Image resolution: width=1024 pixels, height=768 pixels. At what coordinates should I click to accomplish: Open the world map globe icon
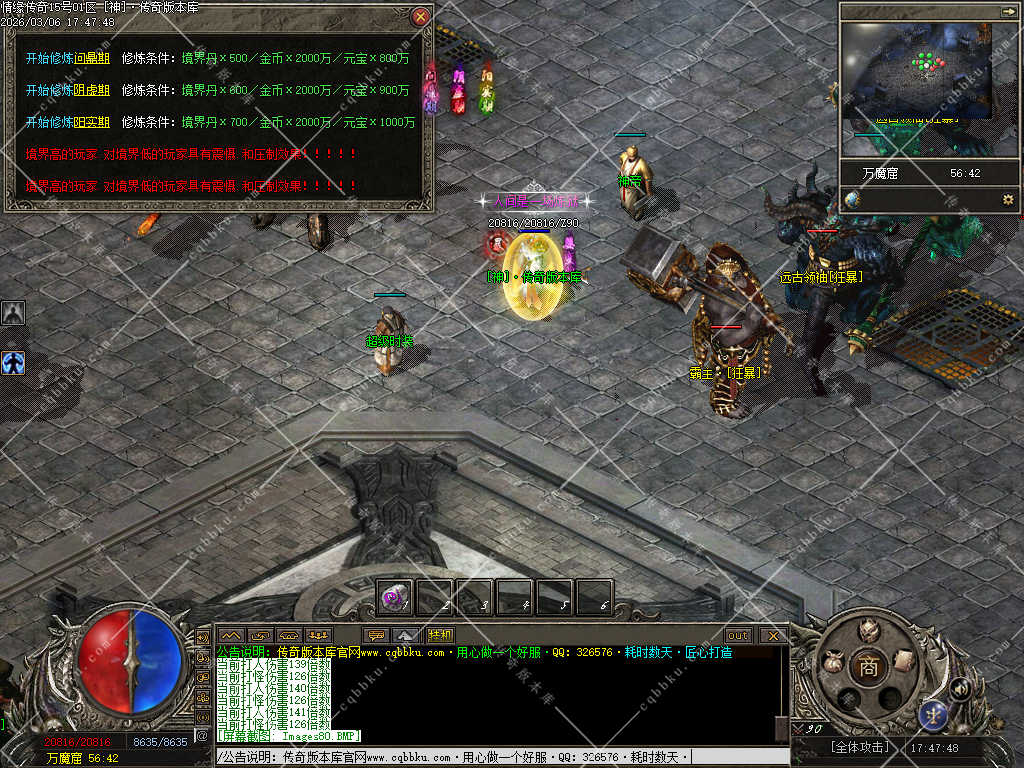pyautogui.click(x=852, y=200)
